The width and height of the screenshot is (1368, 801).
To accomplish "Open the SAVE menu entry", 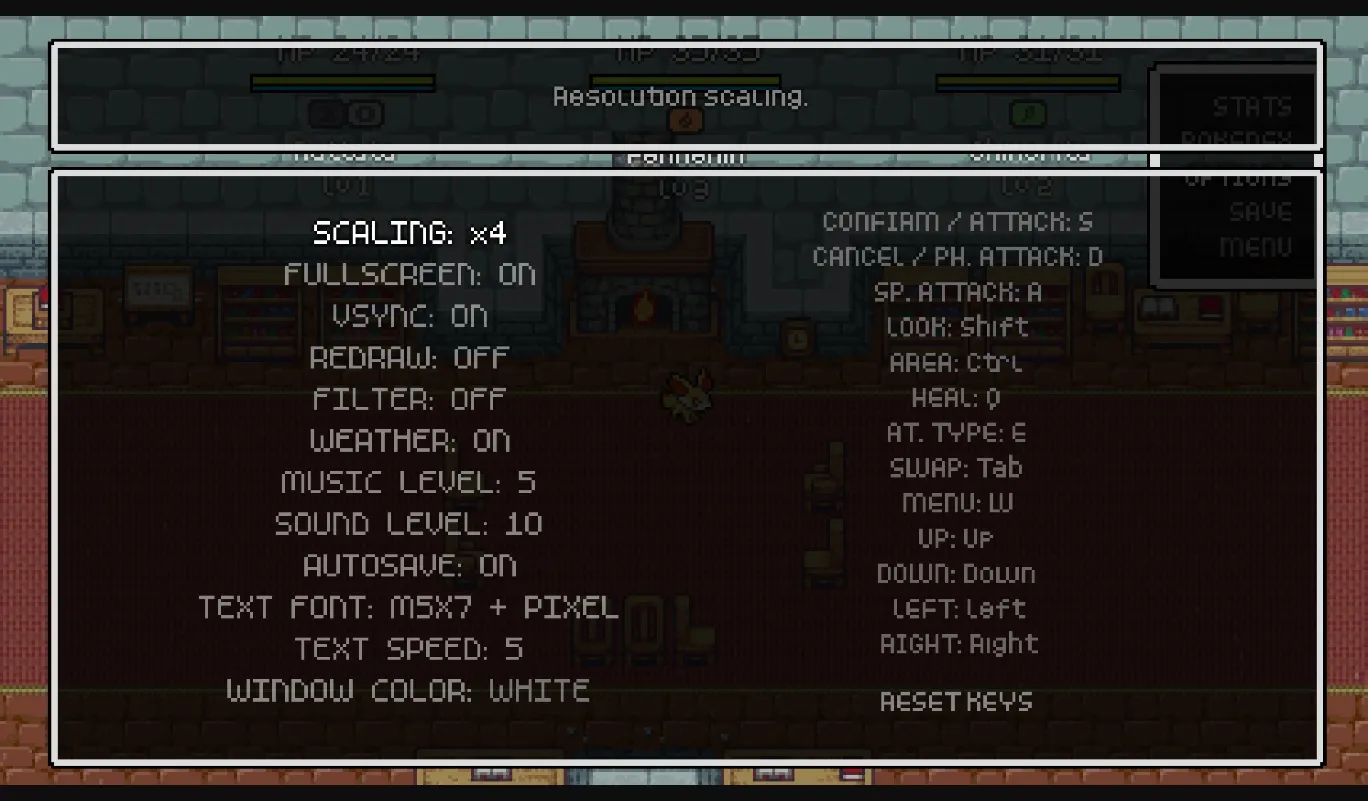I will pyautogui.click(x=1258, y=211).
